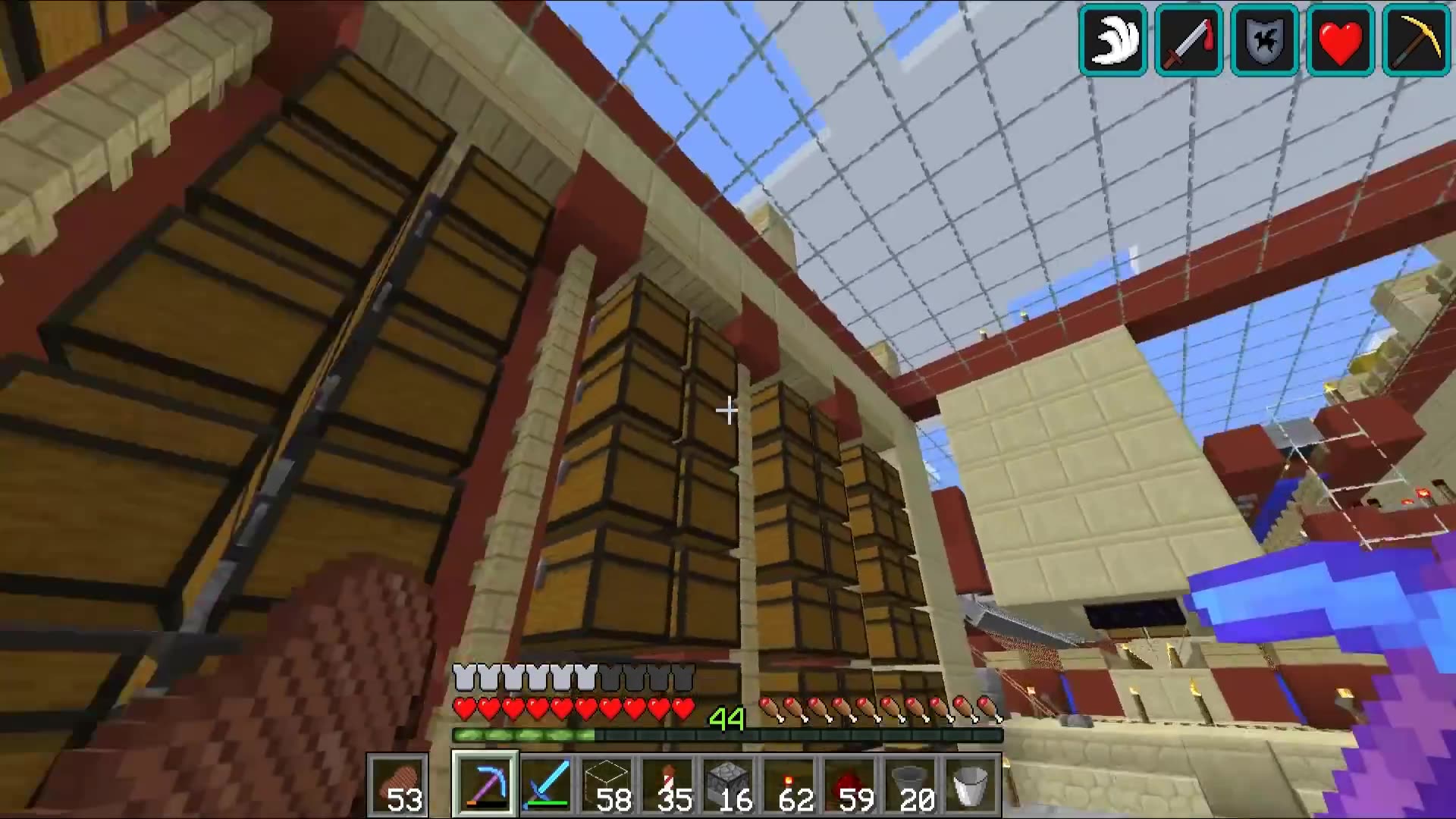Click the shield badge icon top right
This screenshot has width=1456, height=819.
point(1263,42)
